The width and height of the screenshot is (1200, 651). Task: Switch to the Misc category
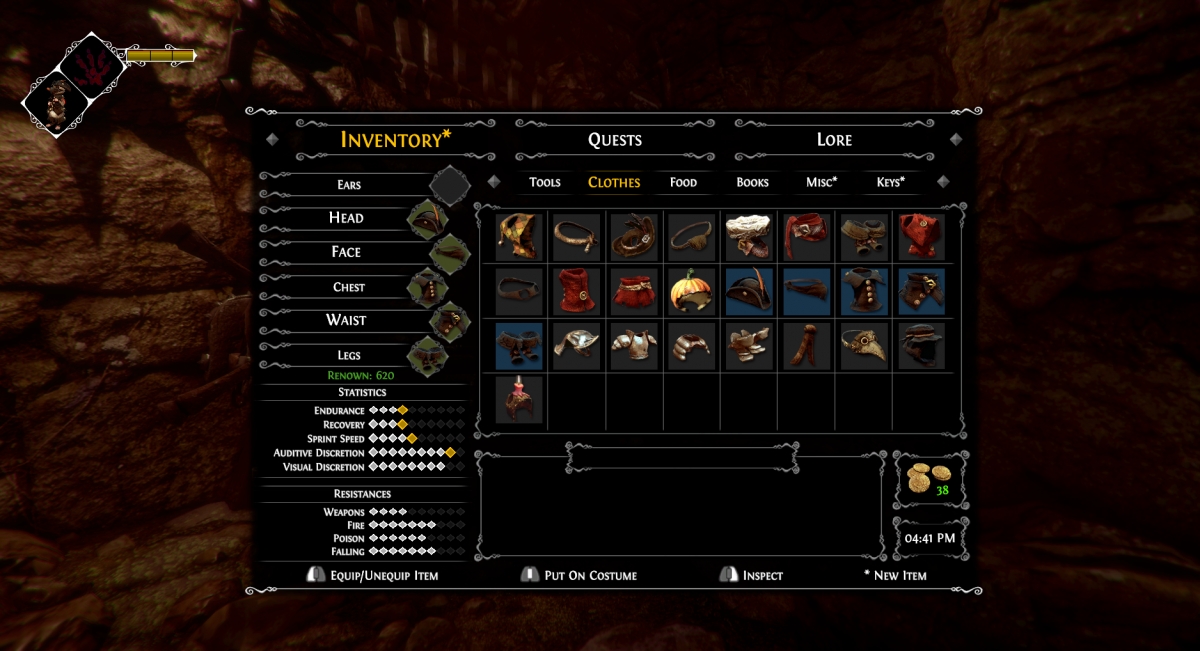[x=821, y=182]
